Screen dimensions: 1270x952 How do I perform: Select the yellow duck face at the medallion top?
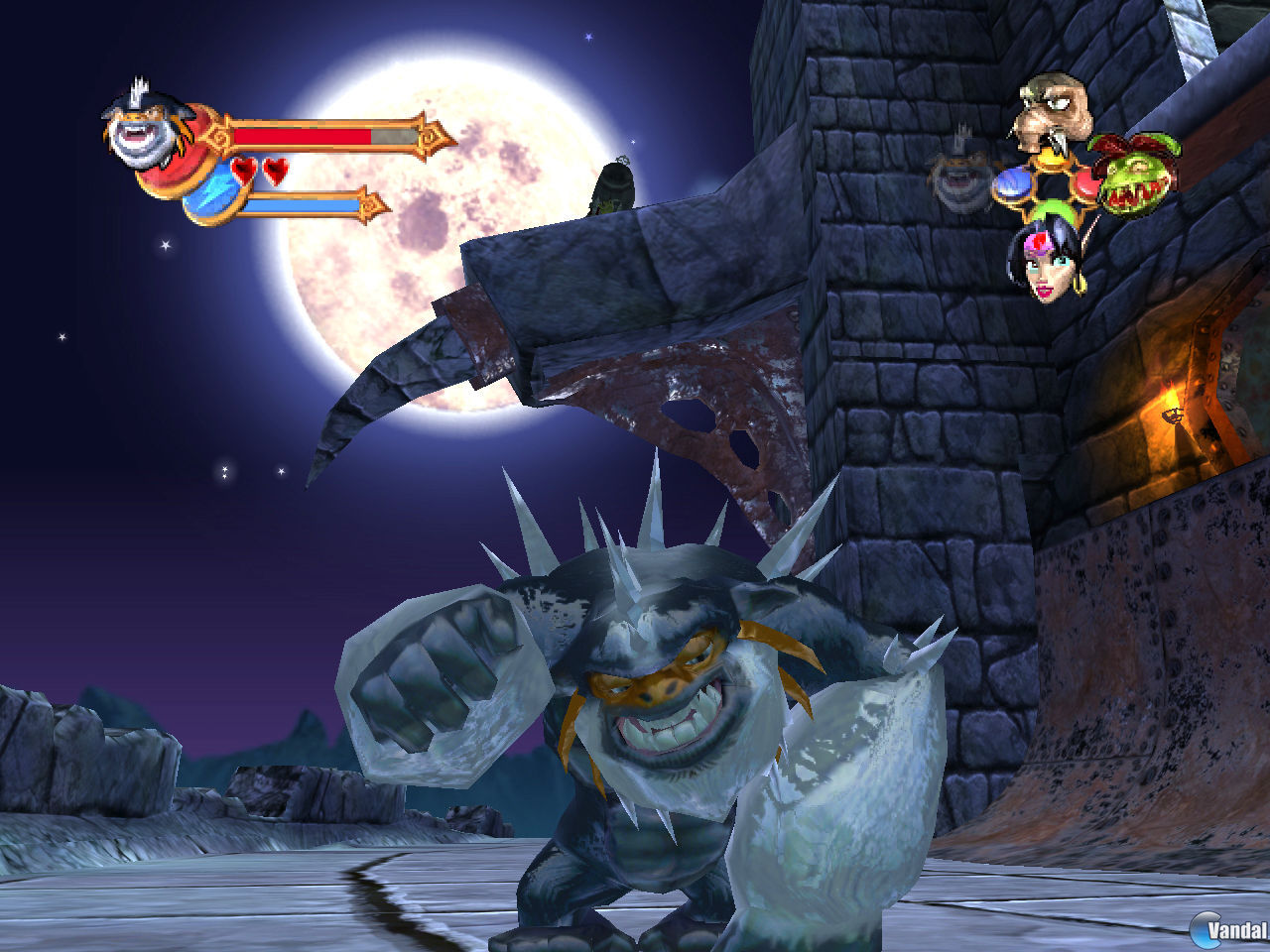[1052, 159]
